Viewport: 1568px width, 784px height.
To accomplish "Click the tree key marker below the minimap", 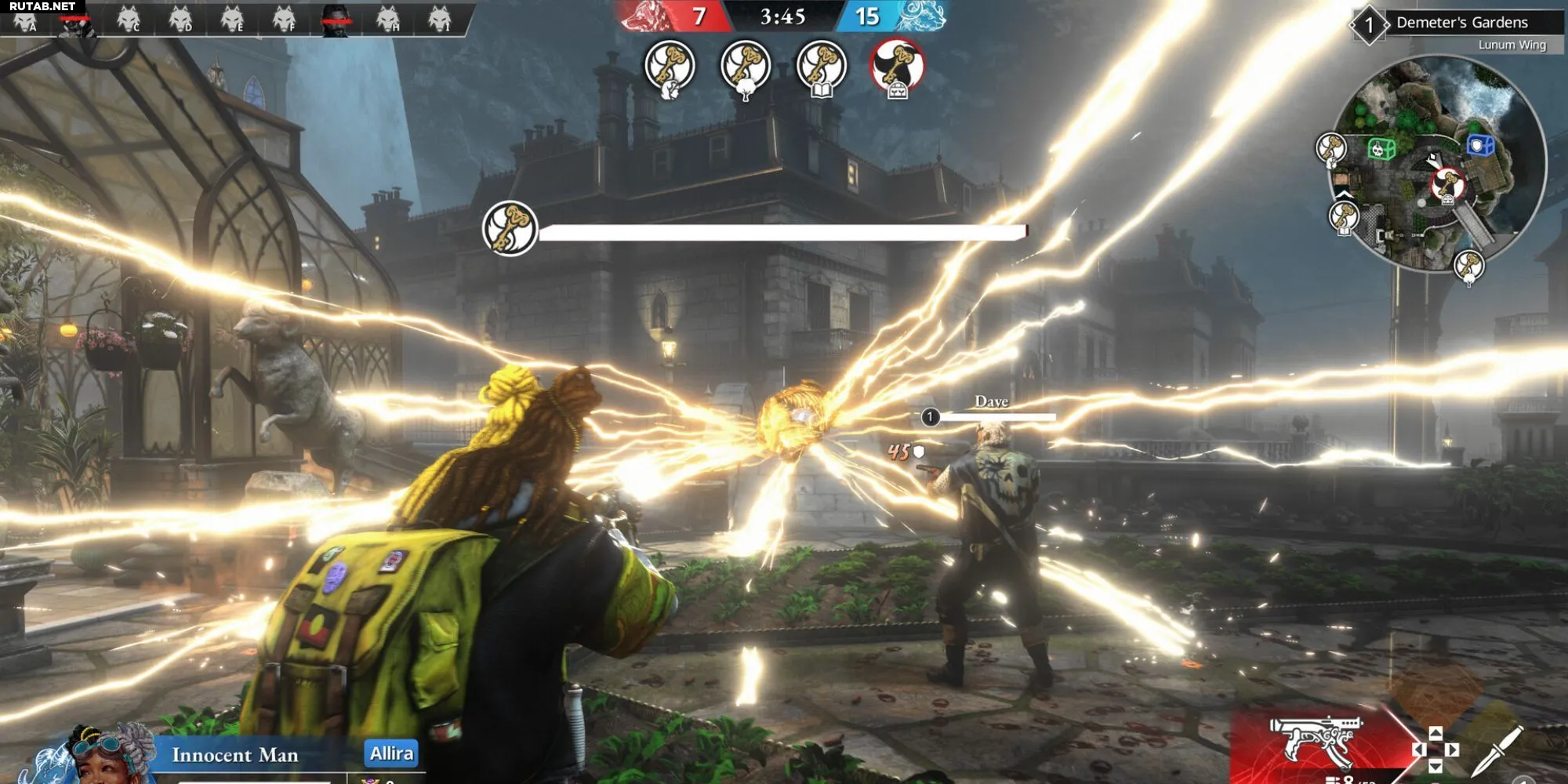I will coord(1468,266).
